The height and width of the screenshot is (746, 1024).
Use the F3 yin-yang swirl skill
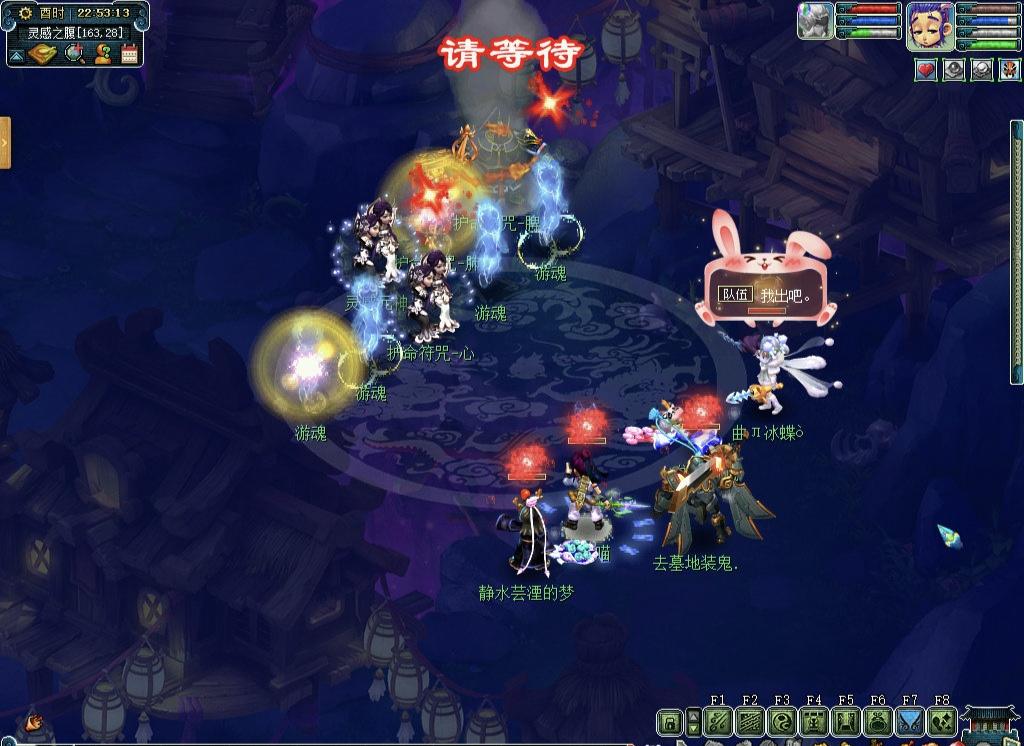(x=781, y=721)
